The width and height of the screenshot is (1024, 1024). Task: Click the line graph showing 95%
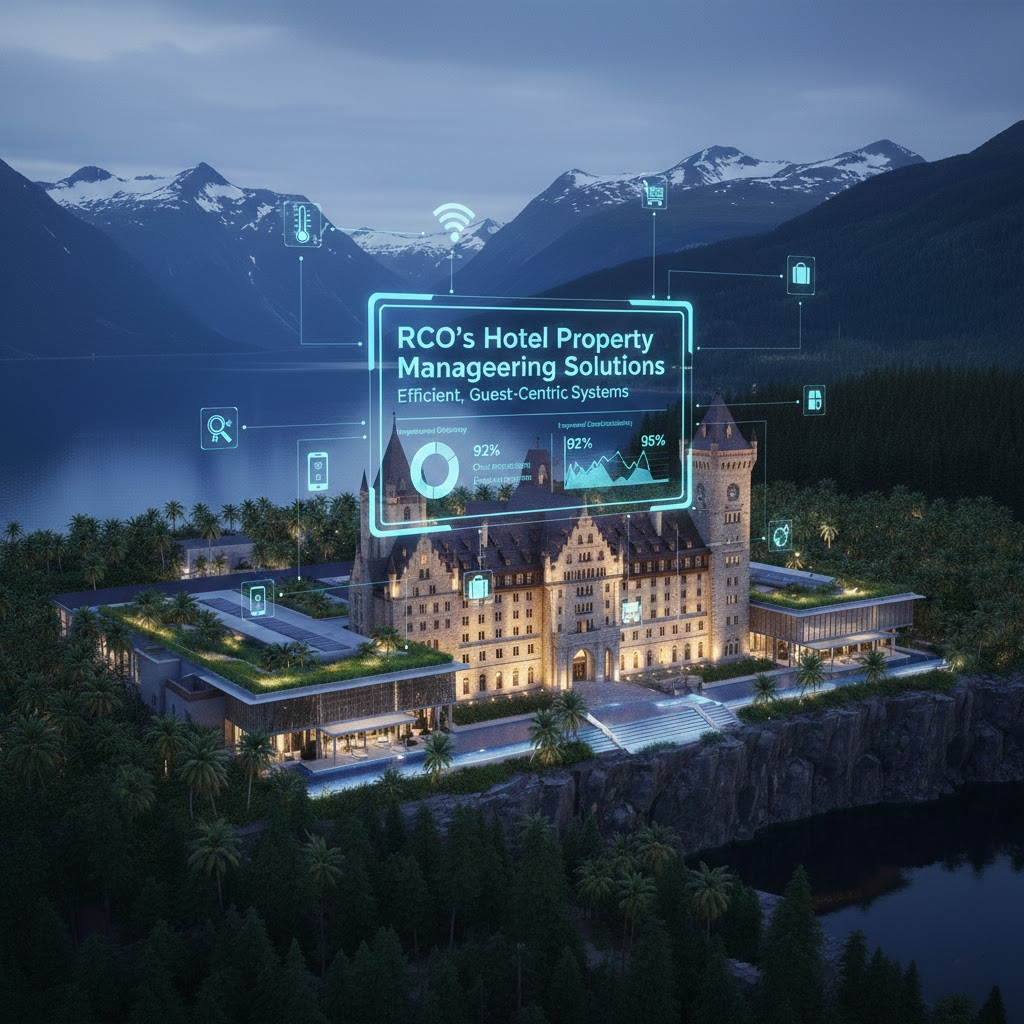(x=617, y=466)
